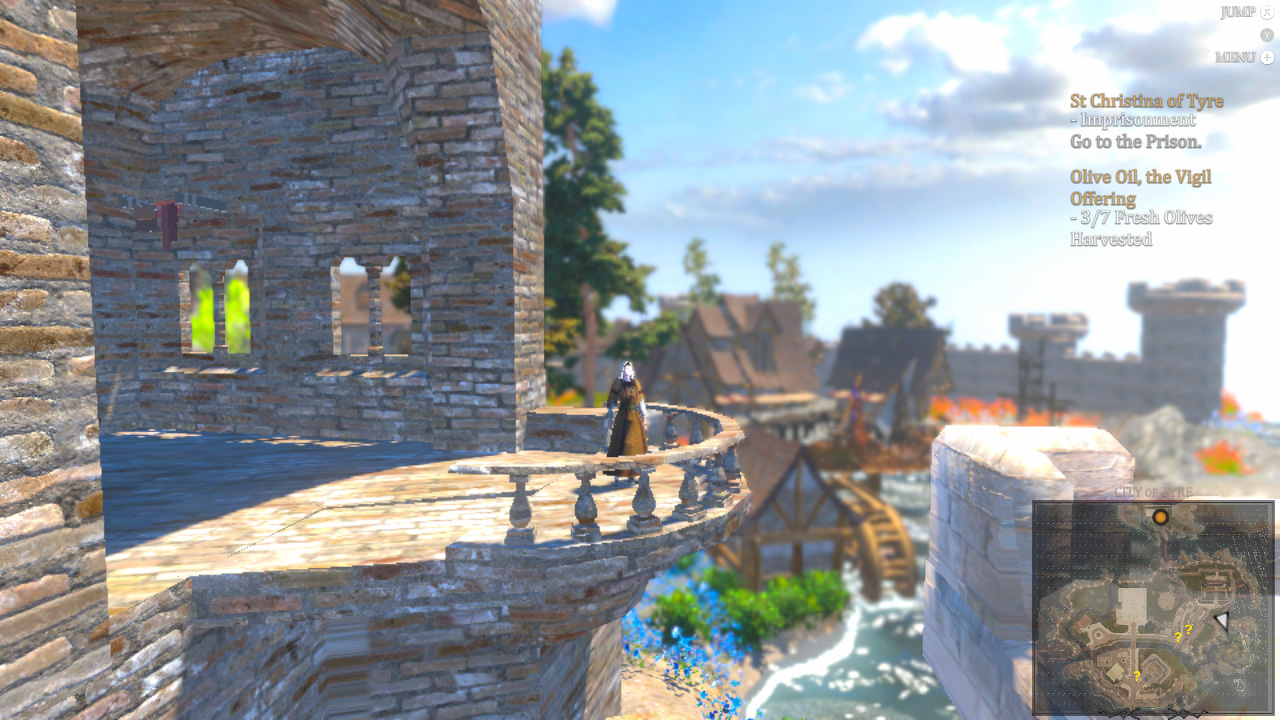Click the orange player marker on the minimap

coord(1159,517)
